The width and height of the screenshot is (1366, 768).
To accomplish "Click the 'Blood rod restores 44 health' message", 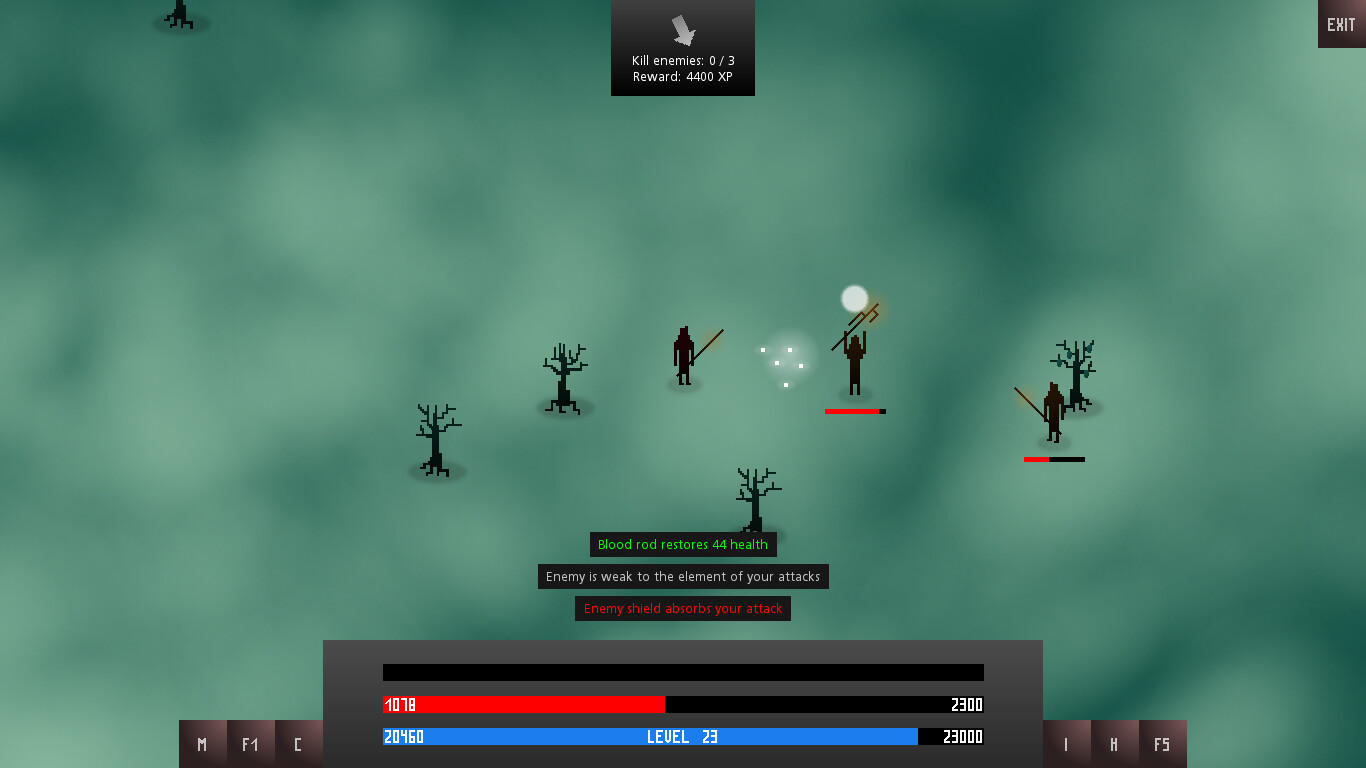I will click(x=683, y=544).
